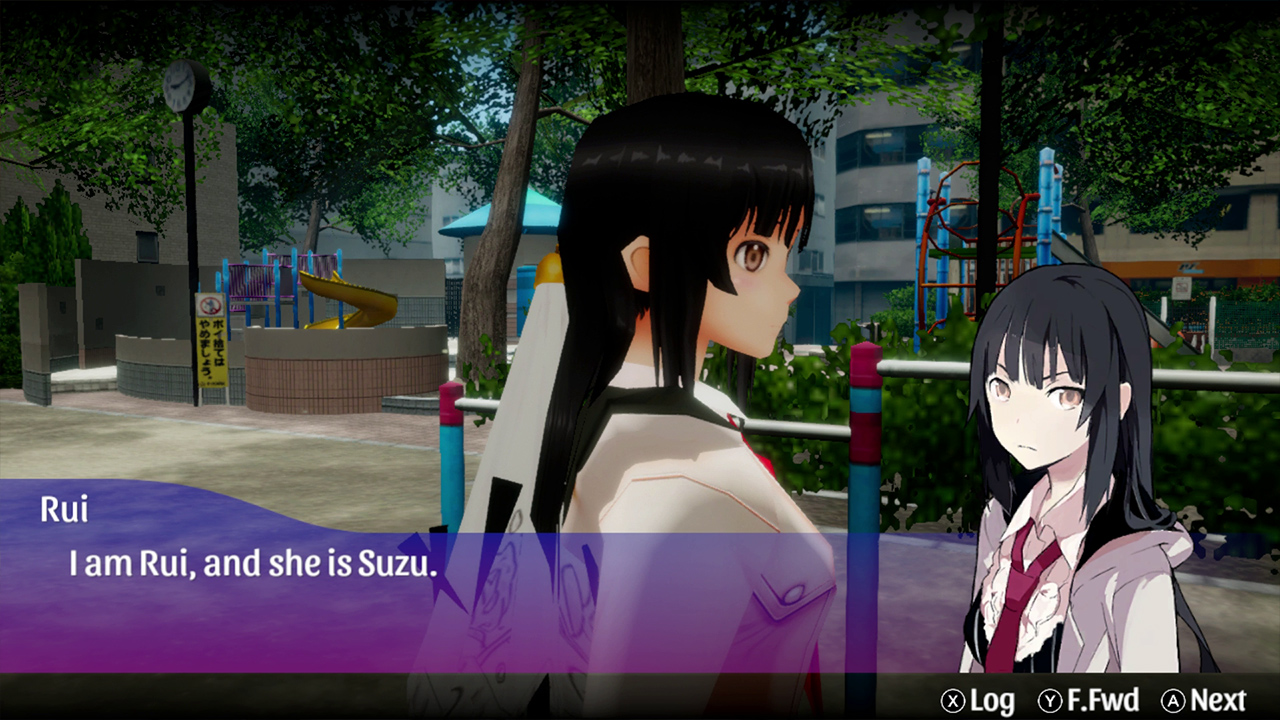Viewport: 1280px width, 720px height.
Task: Select the circled X glyph before Log
Action: (x=954, y=698)
